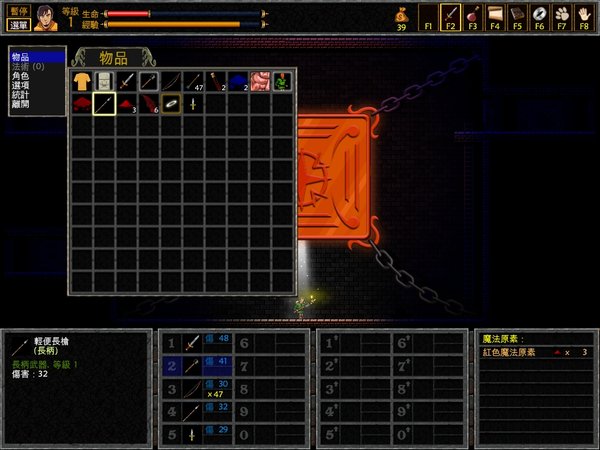
Task: Open the 角色 (Character) menu entry
Action: coord(20,75)
